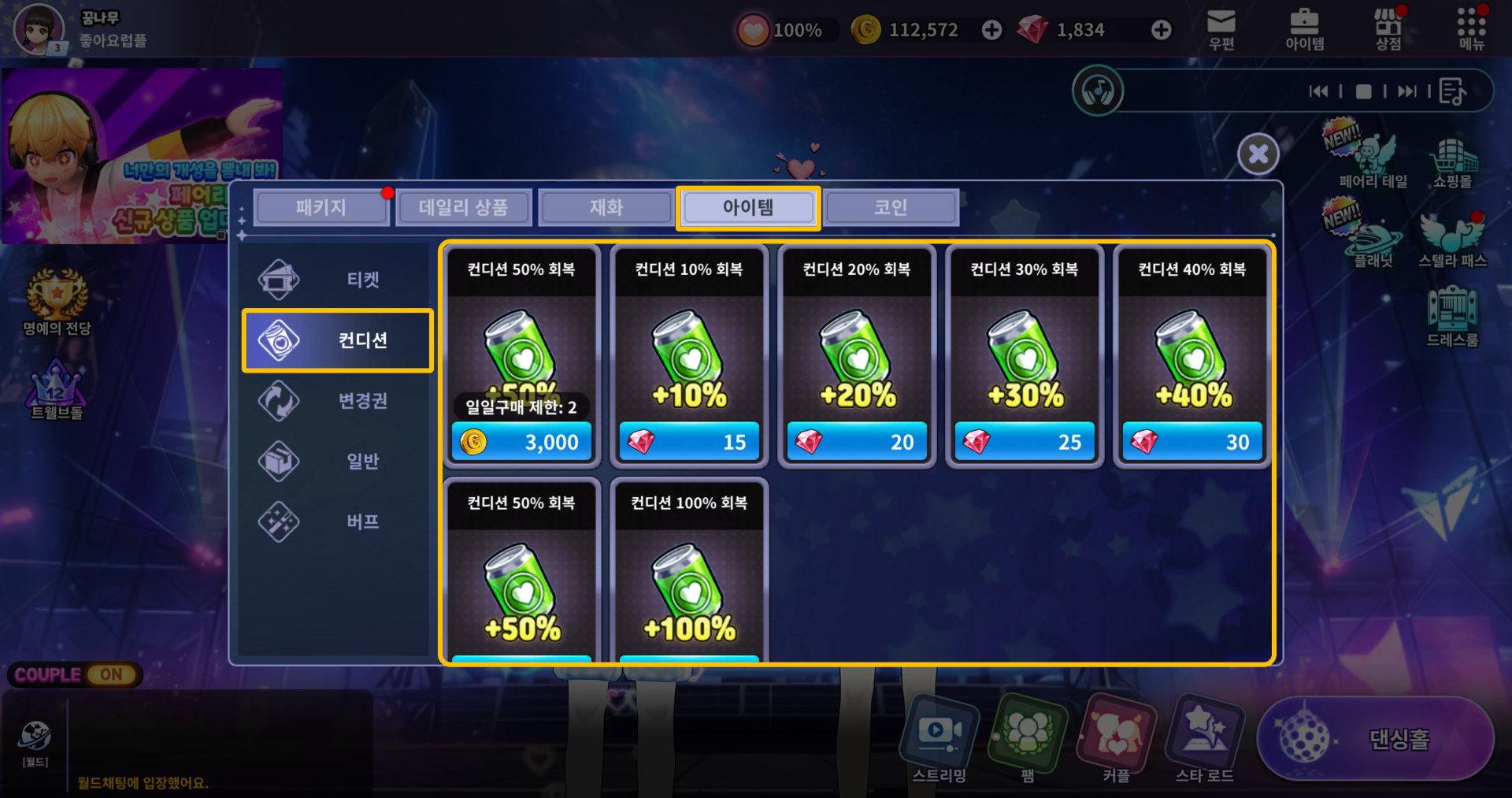Open the 우편 mailbox
This screenshot has height=798, width=1512.
(x=1221, y=30)
